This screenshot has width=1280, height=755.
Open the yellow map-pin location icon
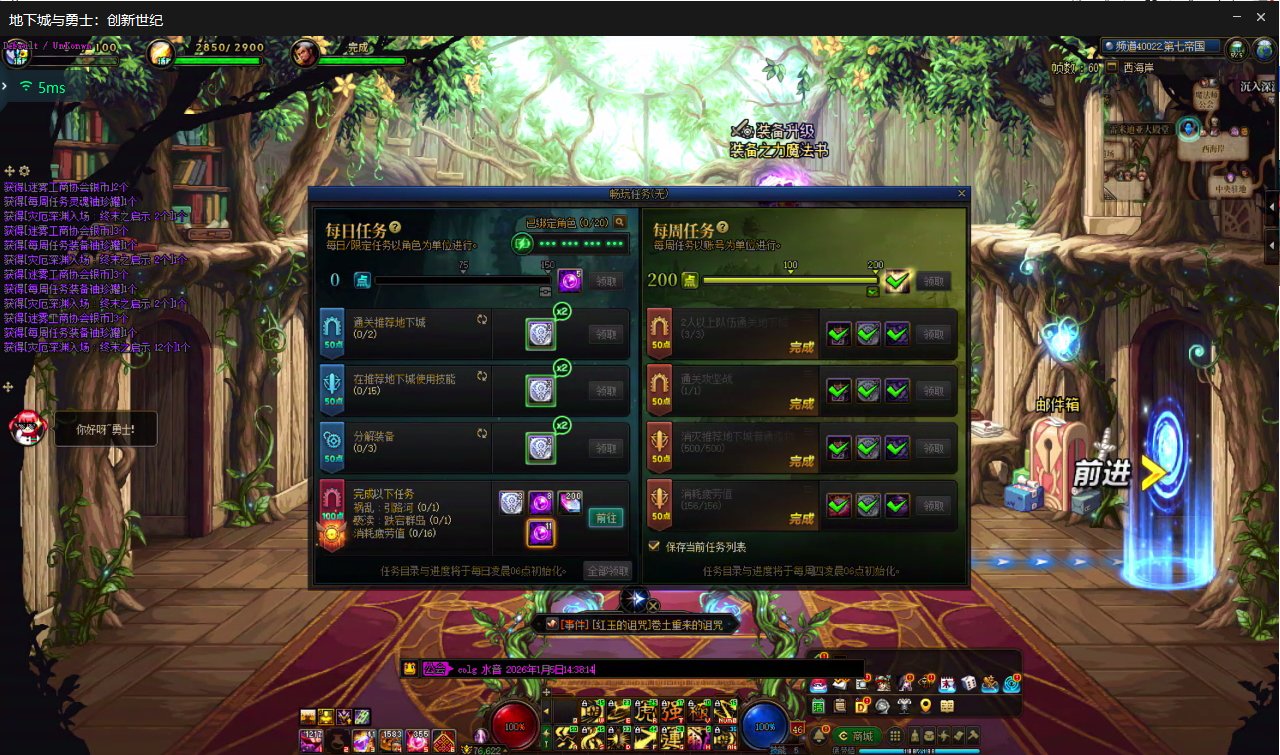[926, 706]
